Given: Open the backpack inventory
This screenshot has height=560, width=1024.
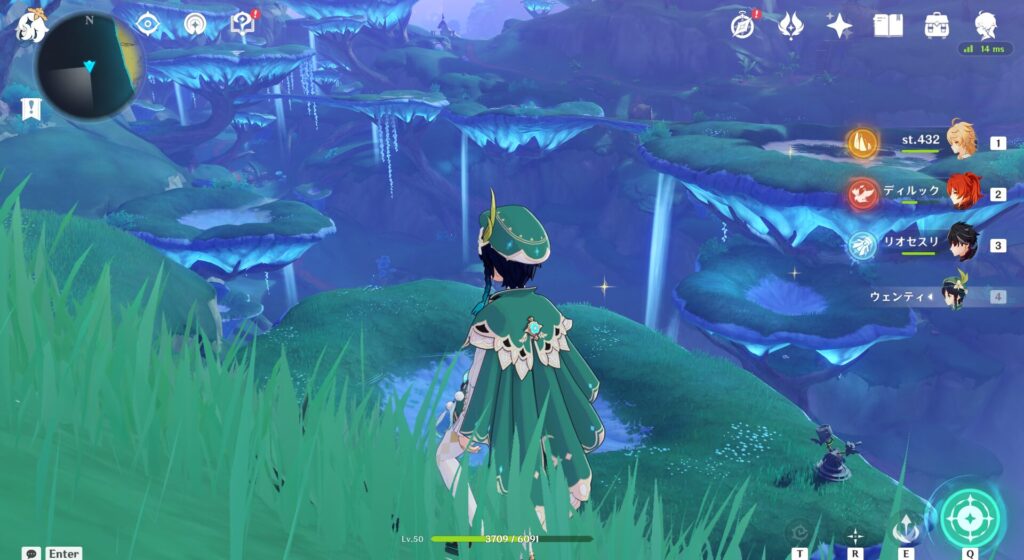Looking at the screenshot, I should 937,26.
